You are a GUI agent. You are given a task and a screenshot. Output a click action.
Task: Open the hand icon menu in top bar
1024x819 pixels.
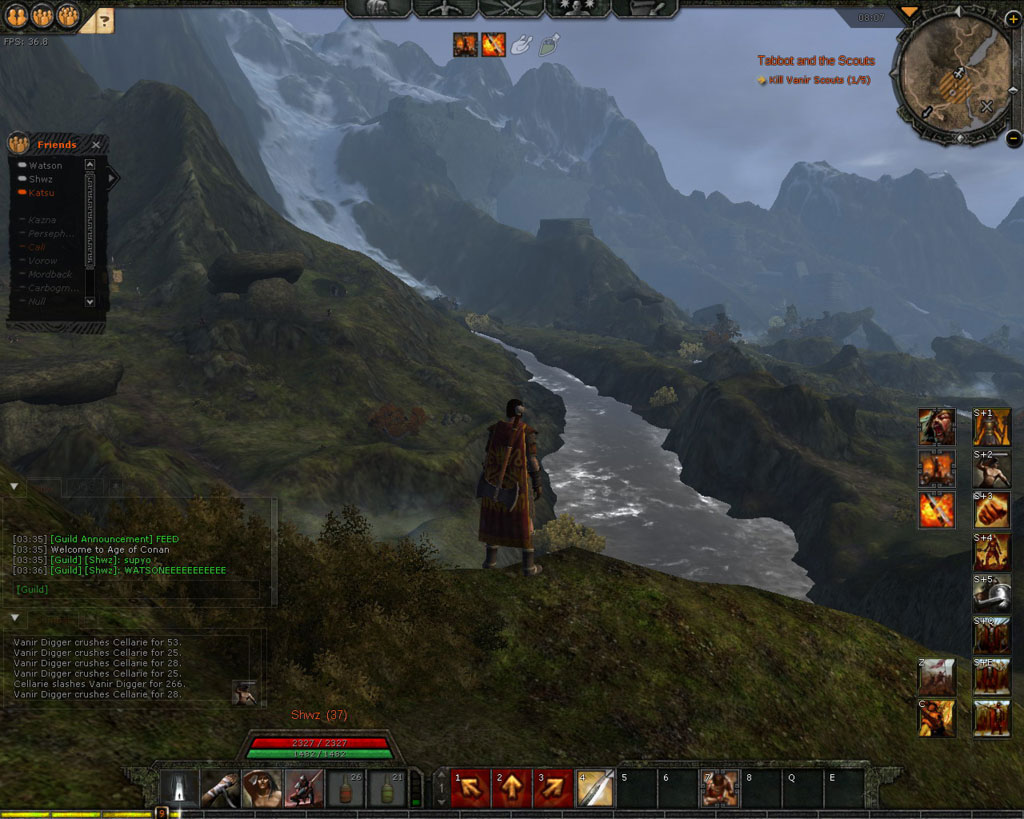coord(378,8)
